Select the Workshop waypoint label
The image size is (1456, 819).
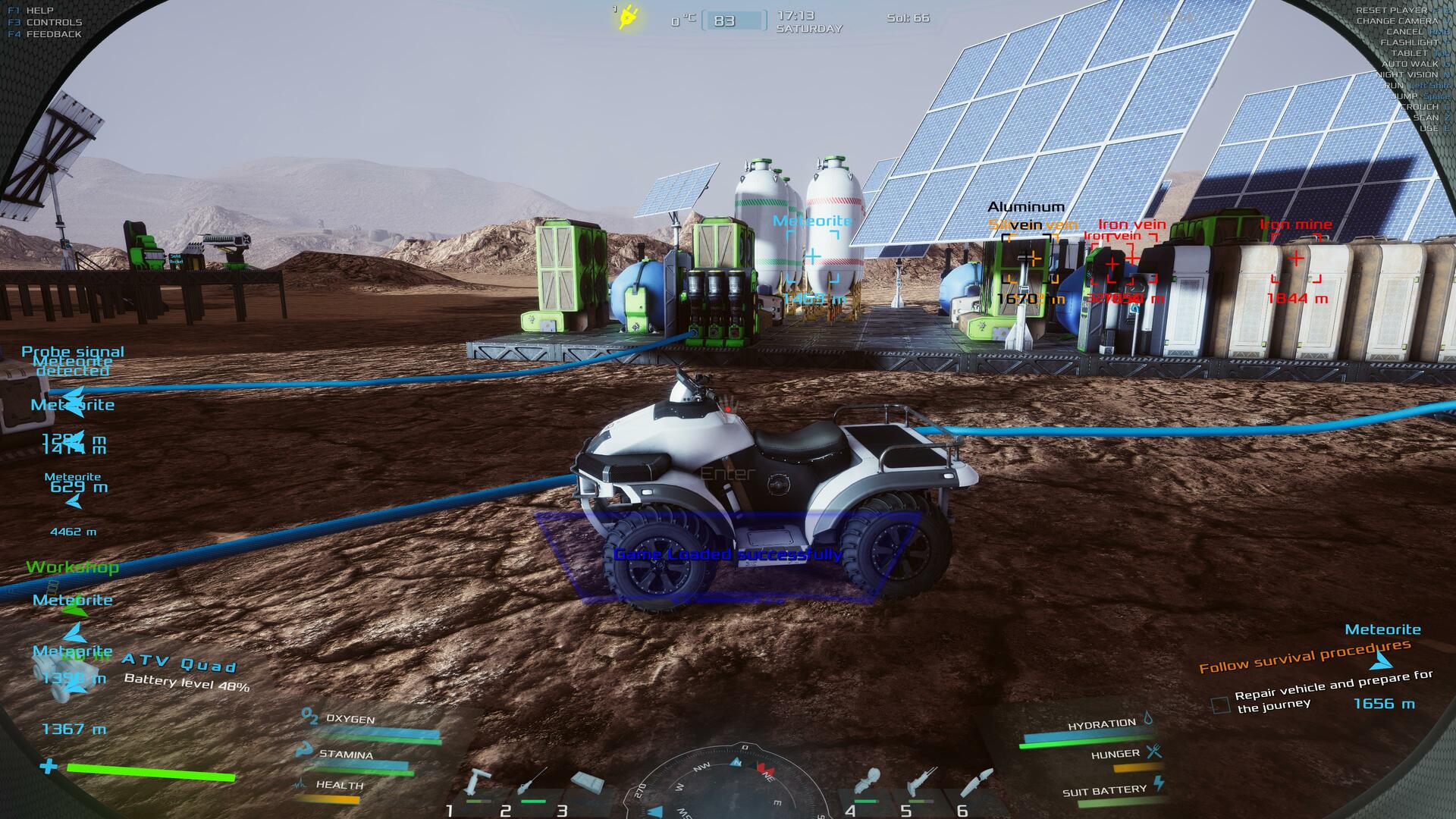pos(72,567)
